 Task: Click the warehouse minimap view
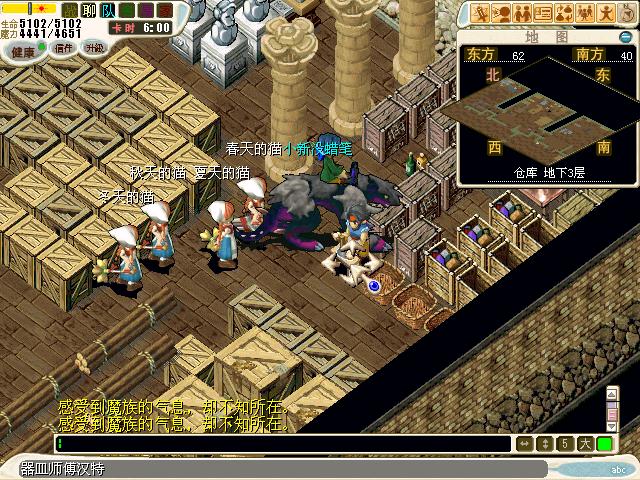(x=545, y=110)
